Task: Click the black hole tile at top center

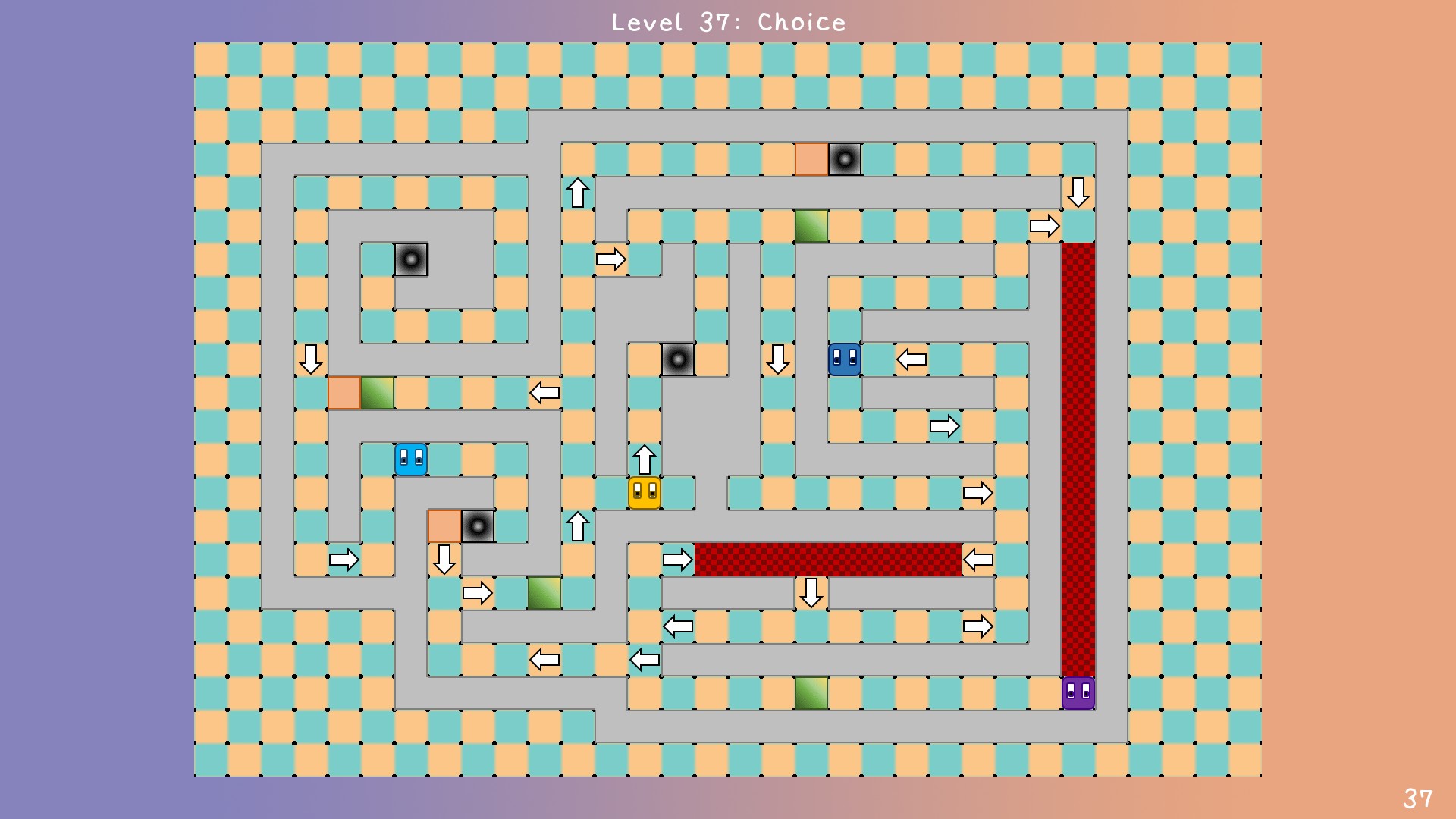Action: click(846, 158)
